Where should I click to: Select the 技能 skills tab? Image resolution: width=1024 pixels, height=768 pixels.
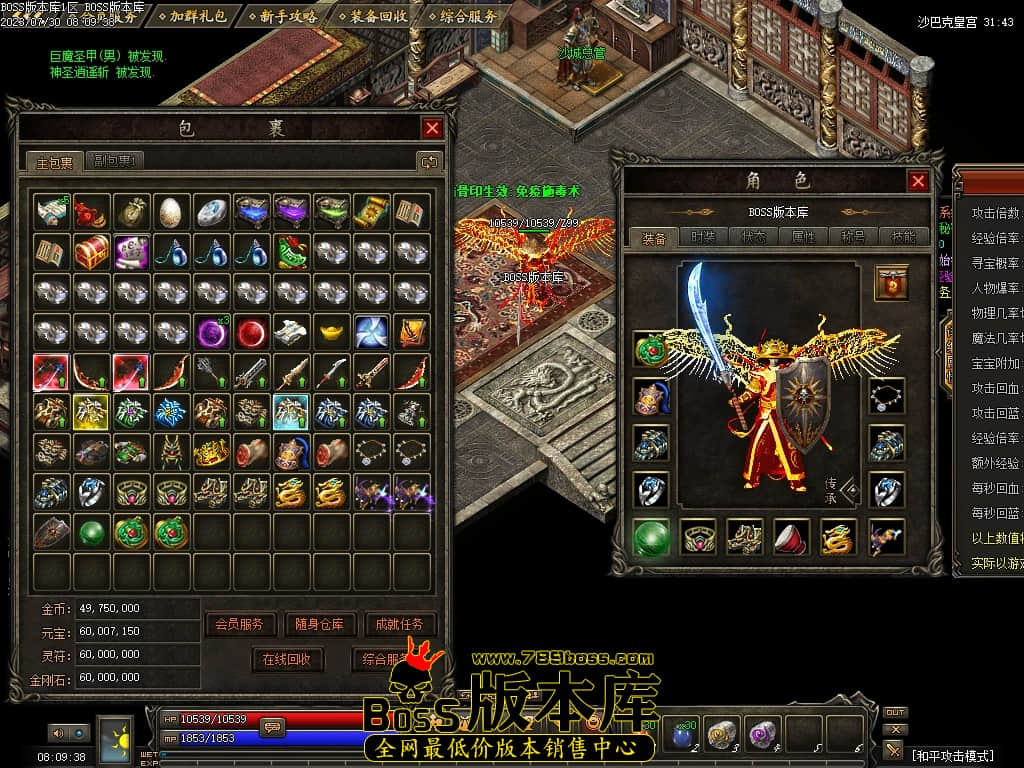[x=903, y=237]
